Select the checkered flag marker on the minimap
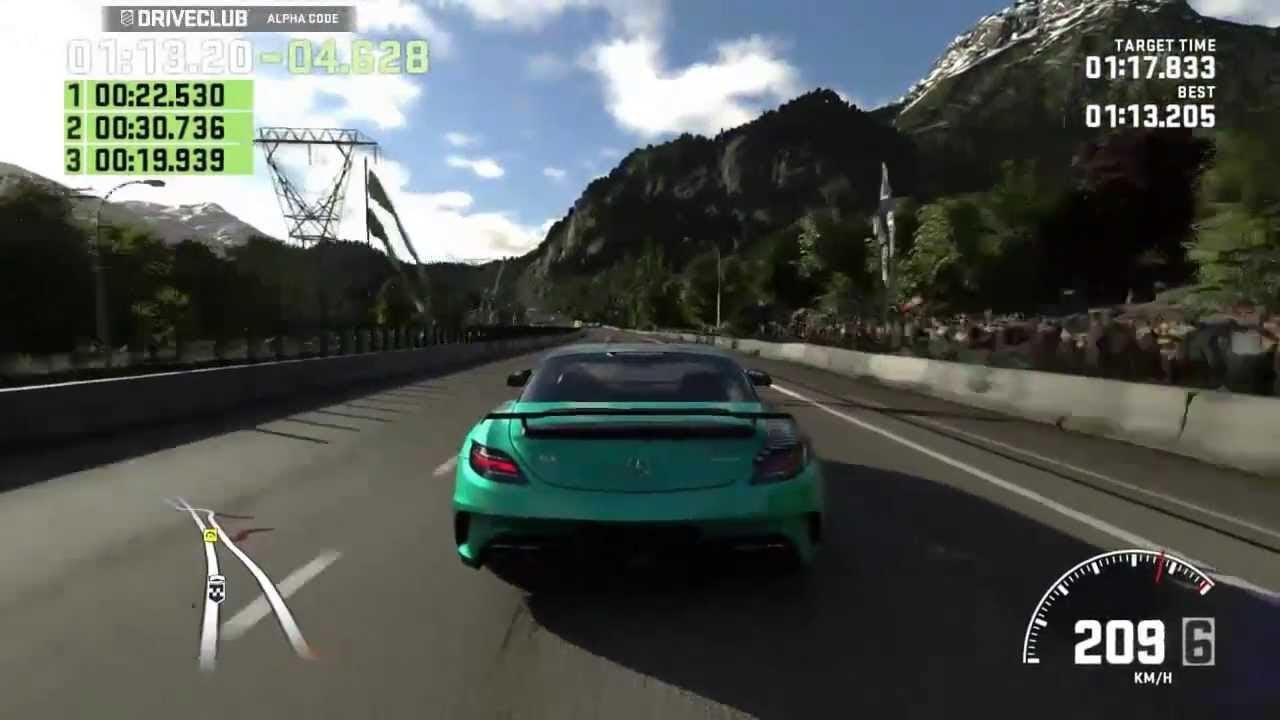 point(216,589)
